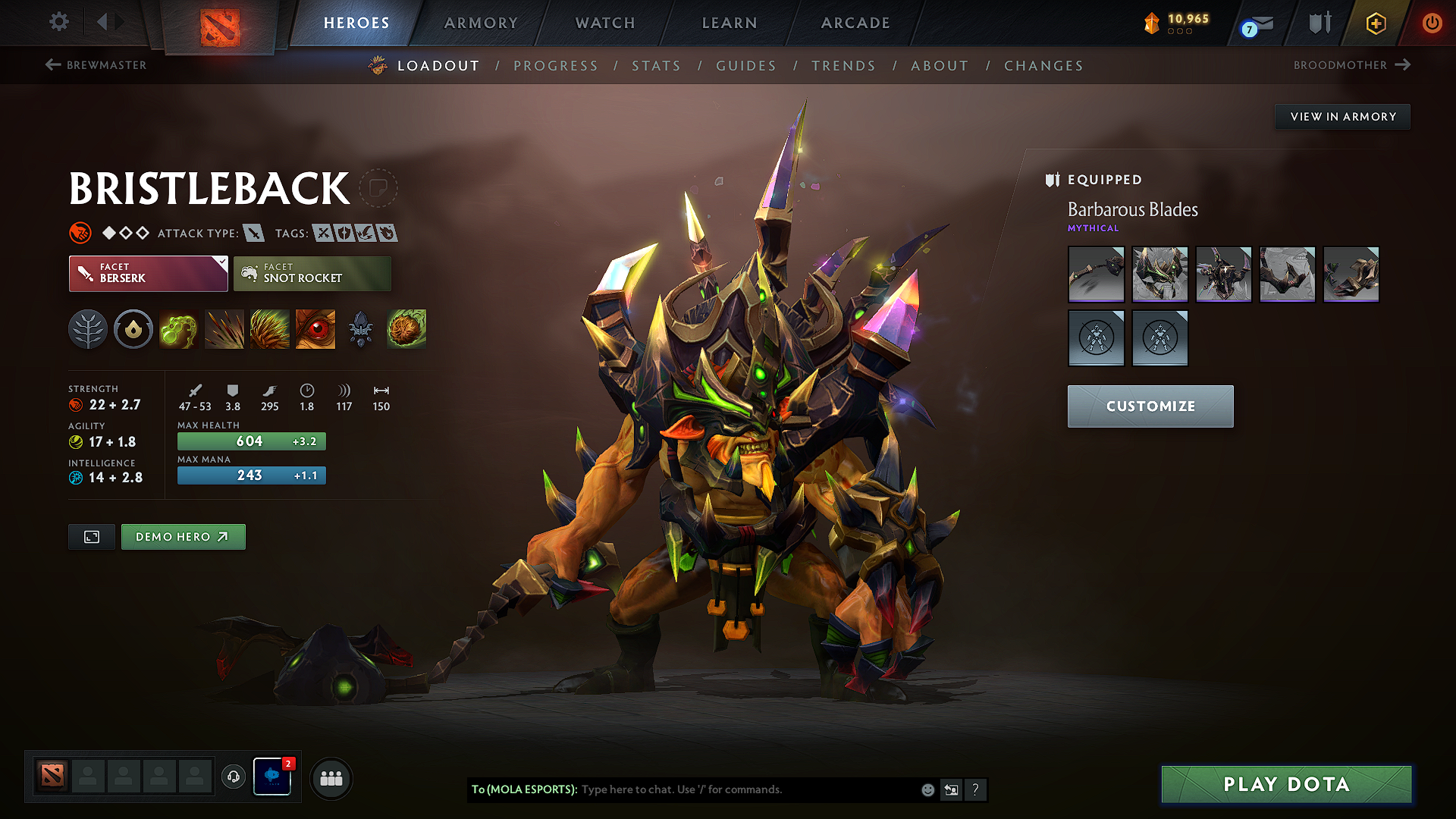This screenshot has height=819, width=1456.
Task: Click the DEMO HERO button
Action: pyautogui.click(x=183, y=536)
